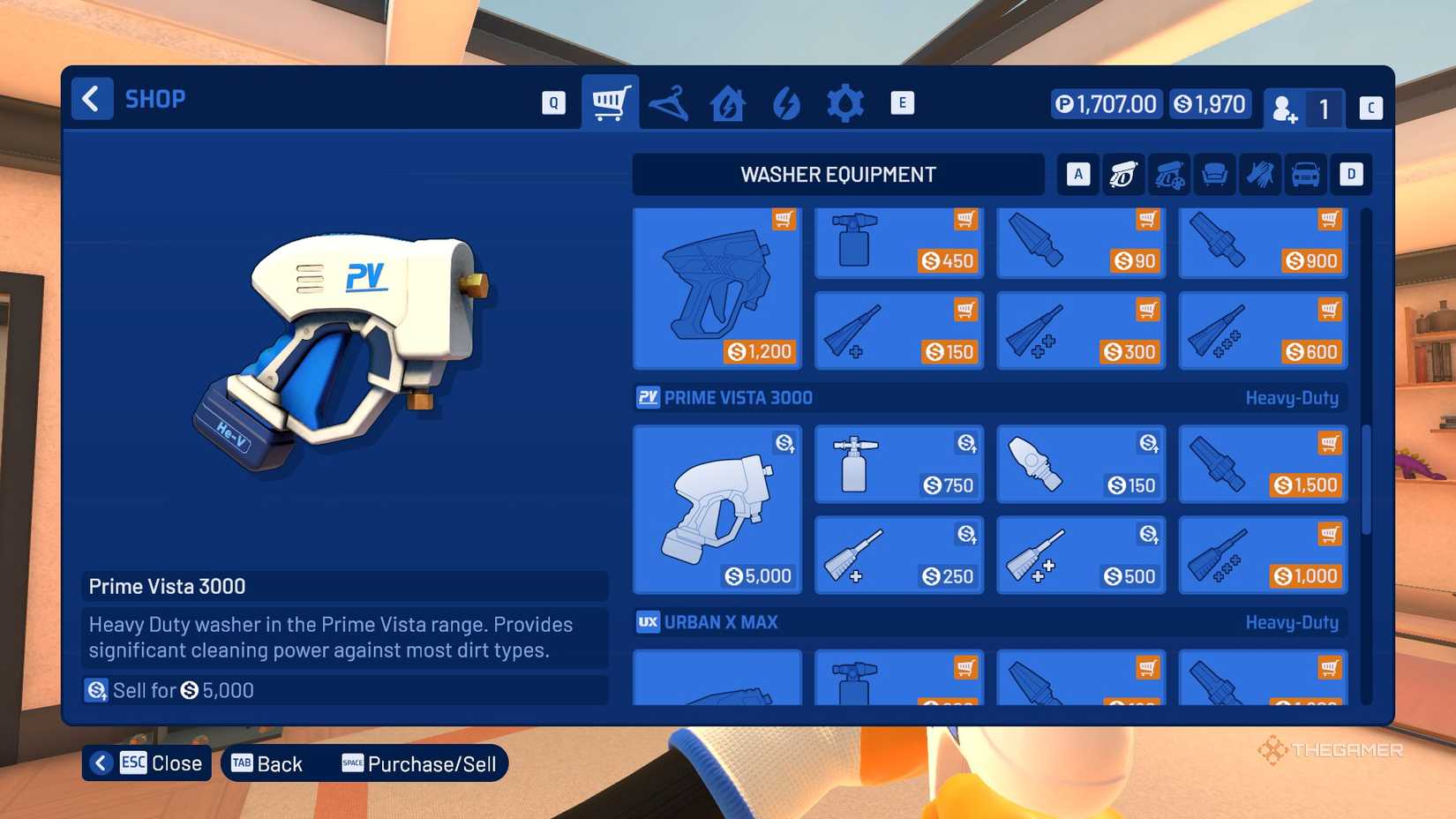Select the washer gun equipment category filter
Screen dimensions: 1456x819
[1122, 174]
